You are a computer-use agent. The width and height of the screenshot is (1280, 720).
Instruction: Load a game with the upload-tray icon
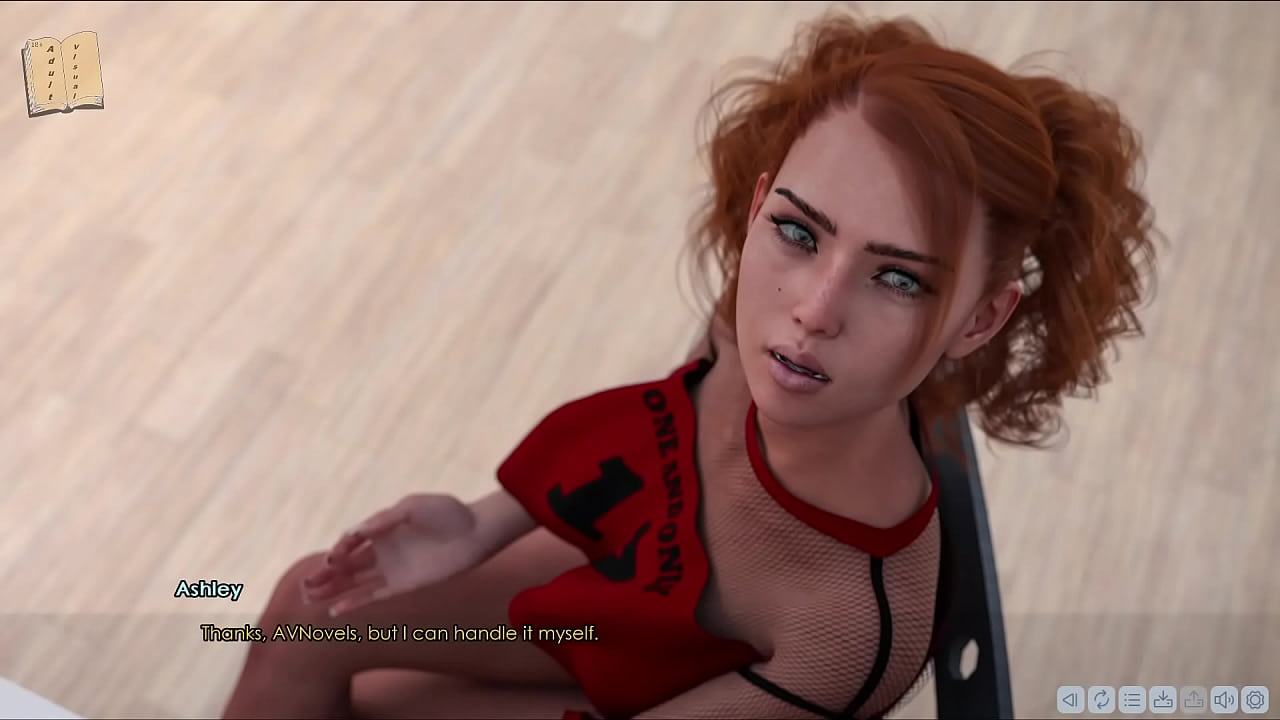click(x=1193, y=700)
